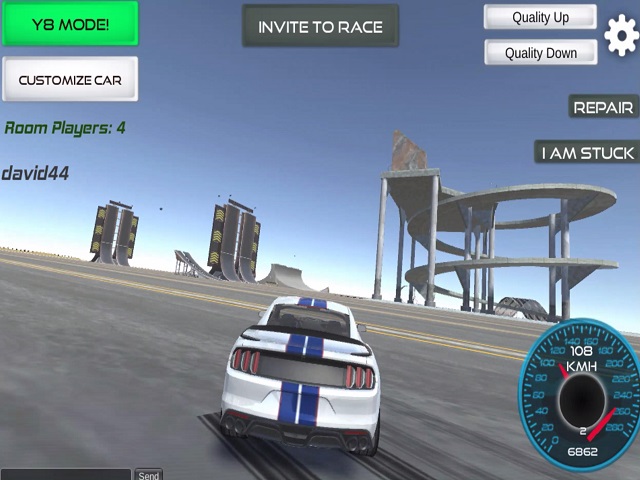640x480 pixels.
Task: Raise graphics with Quality Up
Action: click(x=540, y=17)
